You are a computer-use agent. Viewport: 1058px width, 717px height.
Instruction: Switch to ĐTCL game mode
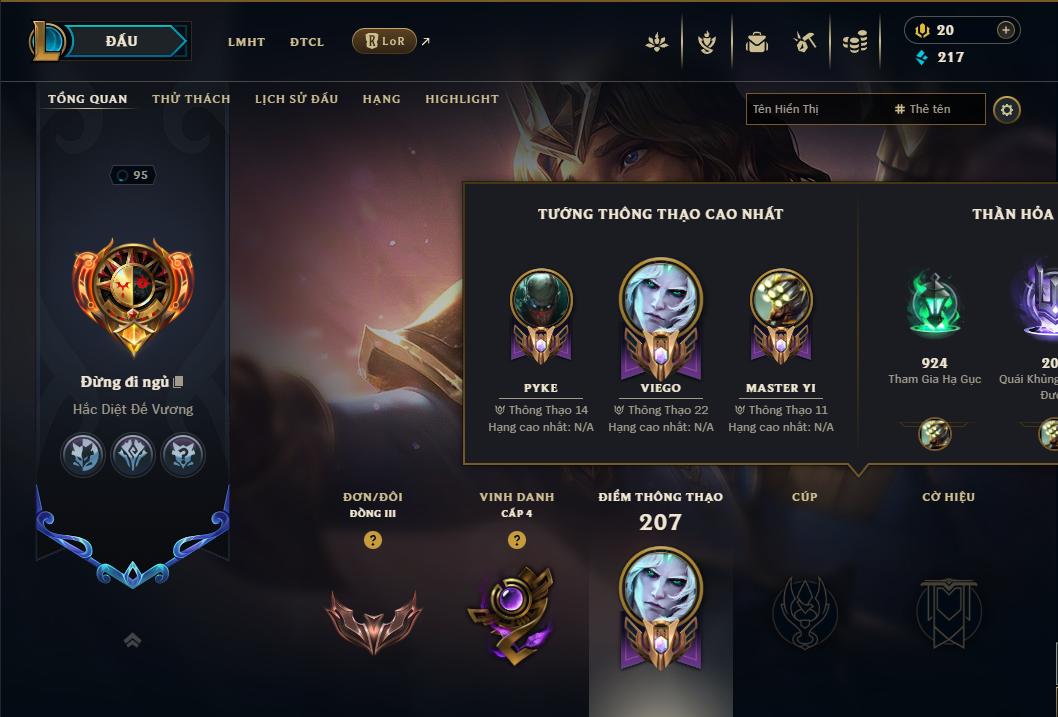pyautogui.click(x=307, y=42)
